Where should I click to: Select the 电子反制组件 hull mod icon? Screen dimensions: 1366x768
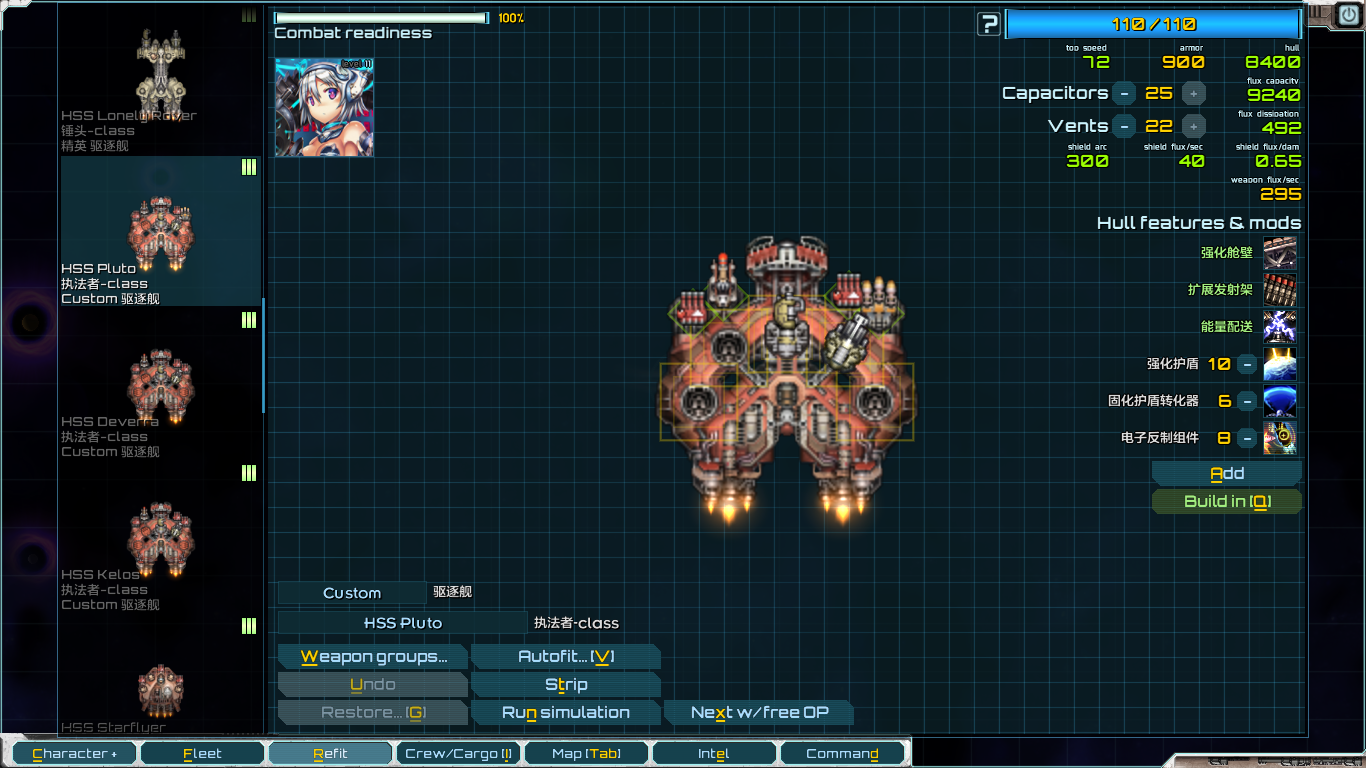tap(1279, 438)
